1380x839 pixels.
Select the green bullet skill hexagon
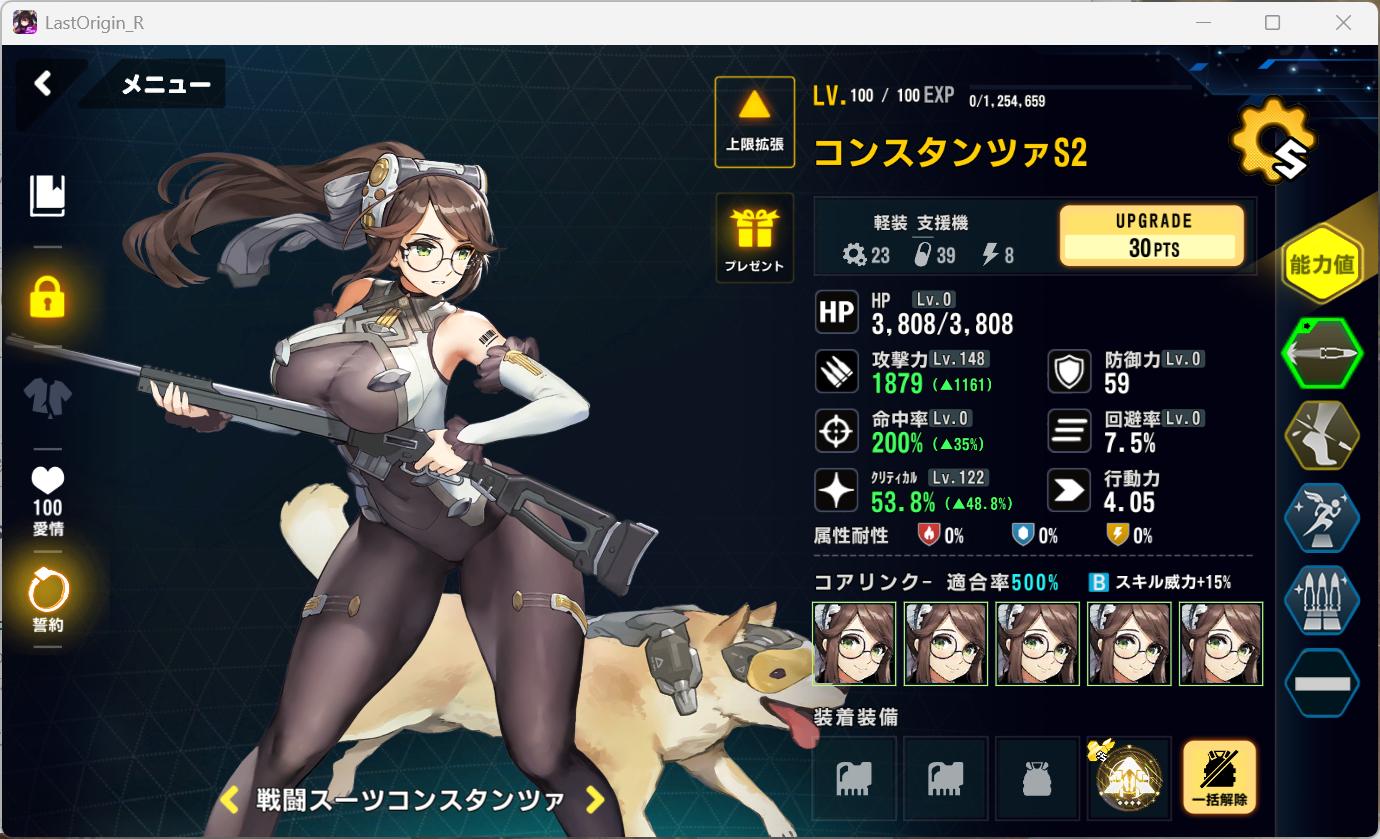tap(1321, 353)
